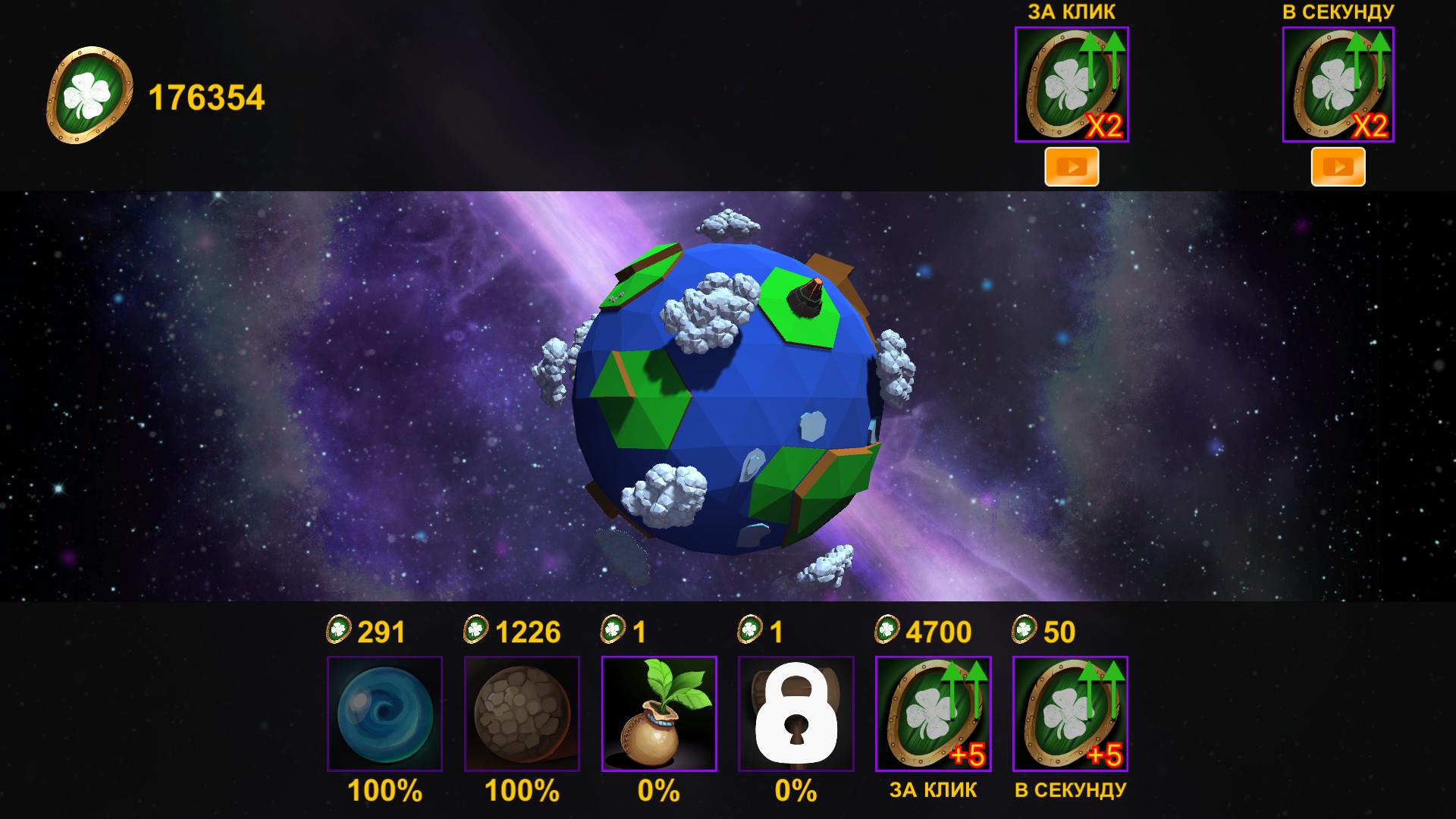Activate the X2 В СЕКУНДУ booster

click(1338, 85)
